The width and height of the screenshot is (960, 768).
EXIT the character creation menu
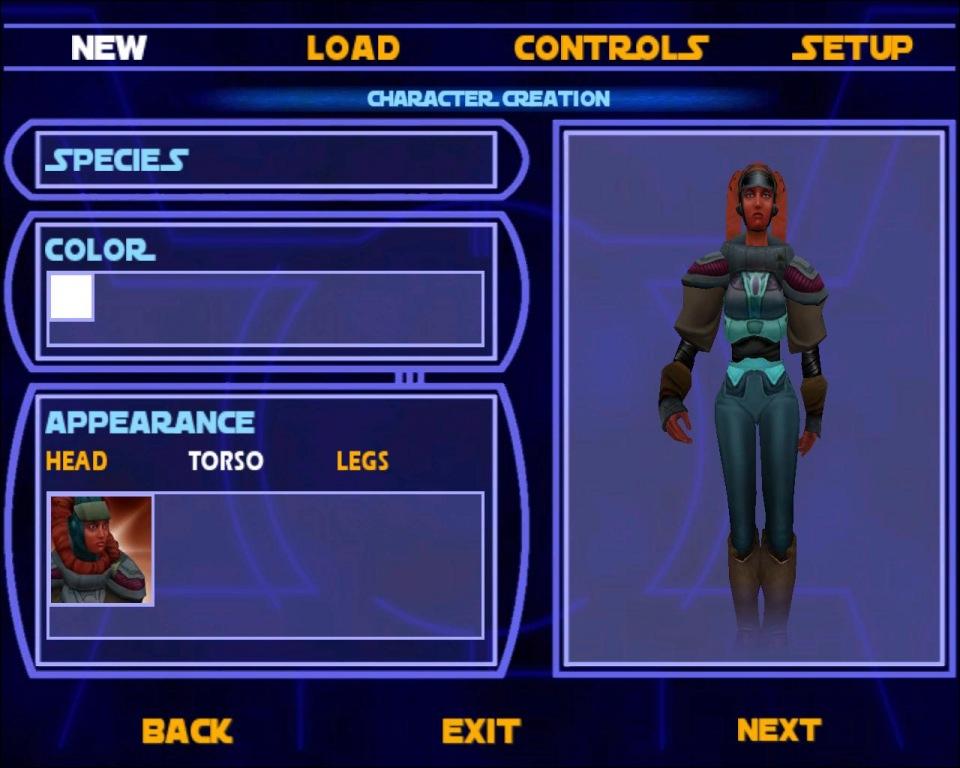(481, 731)
